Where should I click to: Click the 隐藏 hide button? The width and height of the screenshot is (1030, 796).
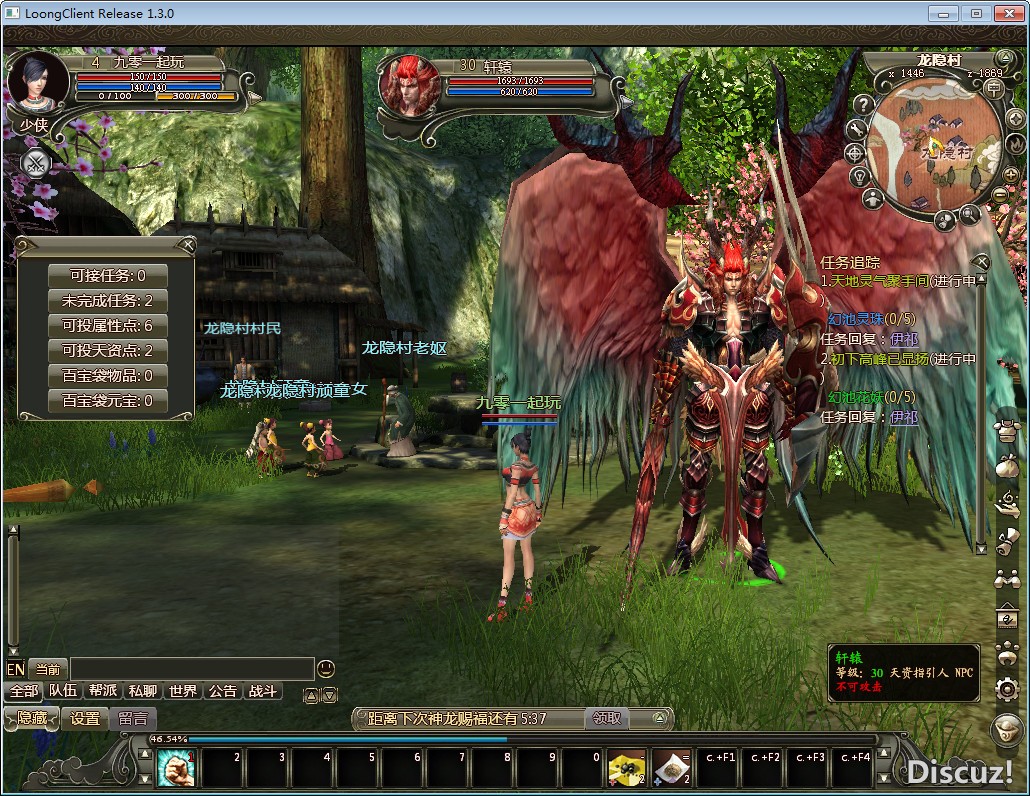coord(30,718)
